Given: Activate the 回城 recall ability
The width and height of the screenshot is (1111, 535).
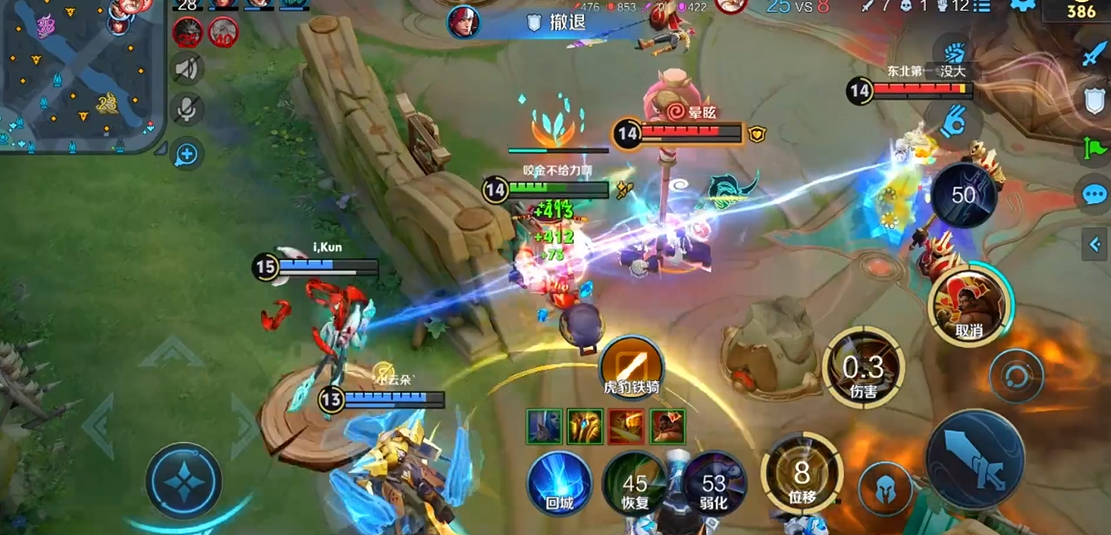Looking at the screenshot, I should click(x=559, y=482).
